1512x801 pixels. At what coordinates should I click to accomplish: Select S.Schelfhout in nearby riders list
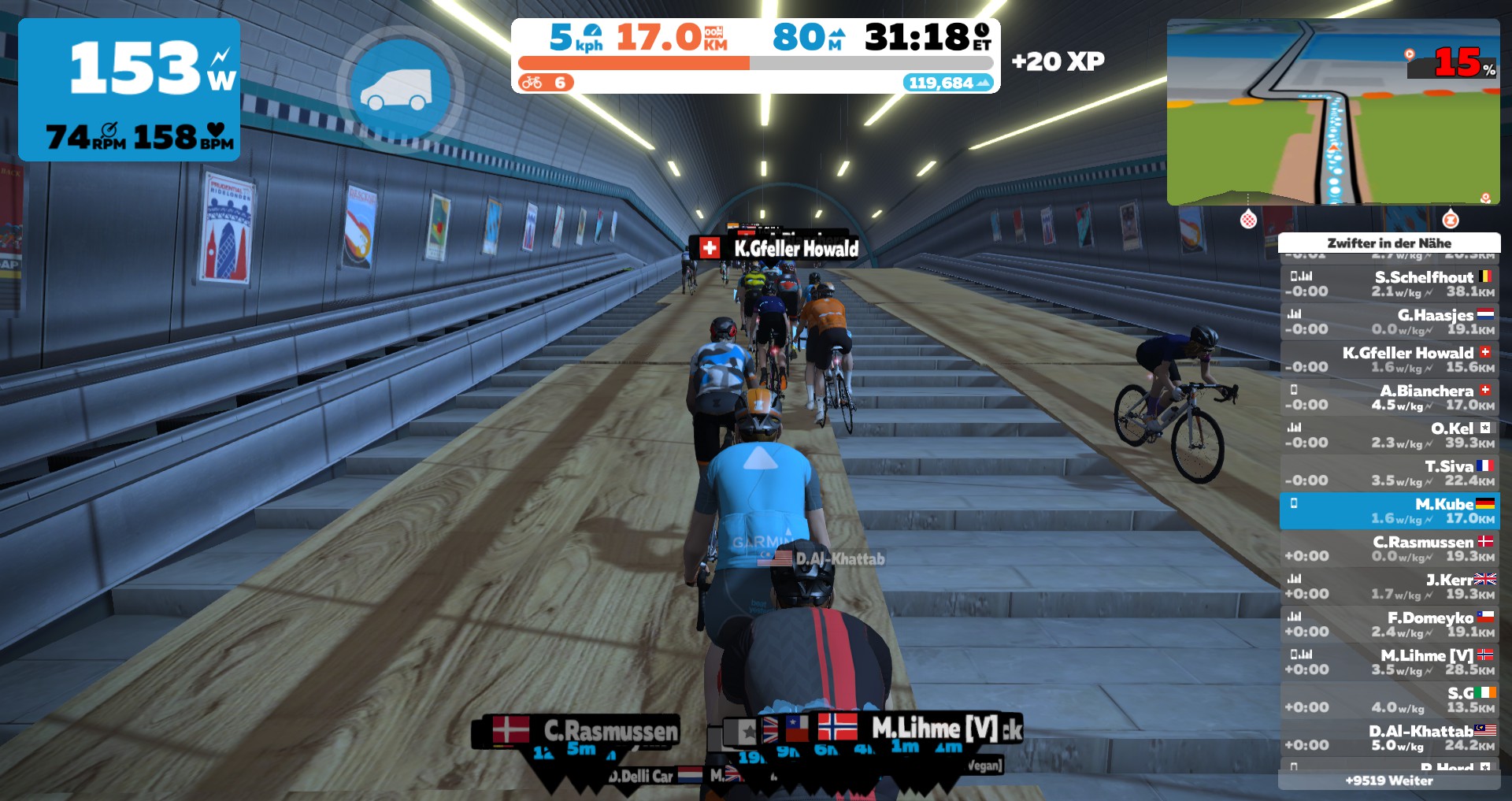(x=1389, y=284)
